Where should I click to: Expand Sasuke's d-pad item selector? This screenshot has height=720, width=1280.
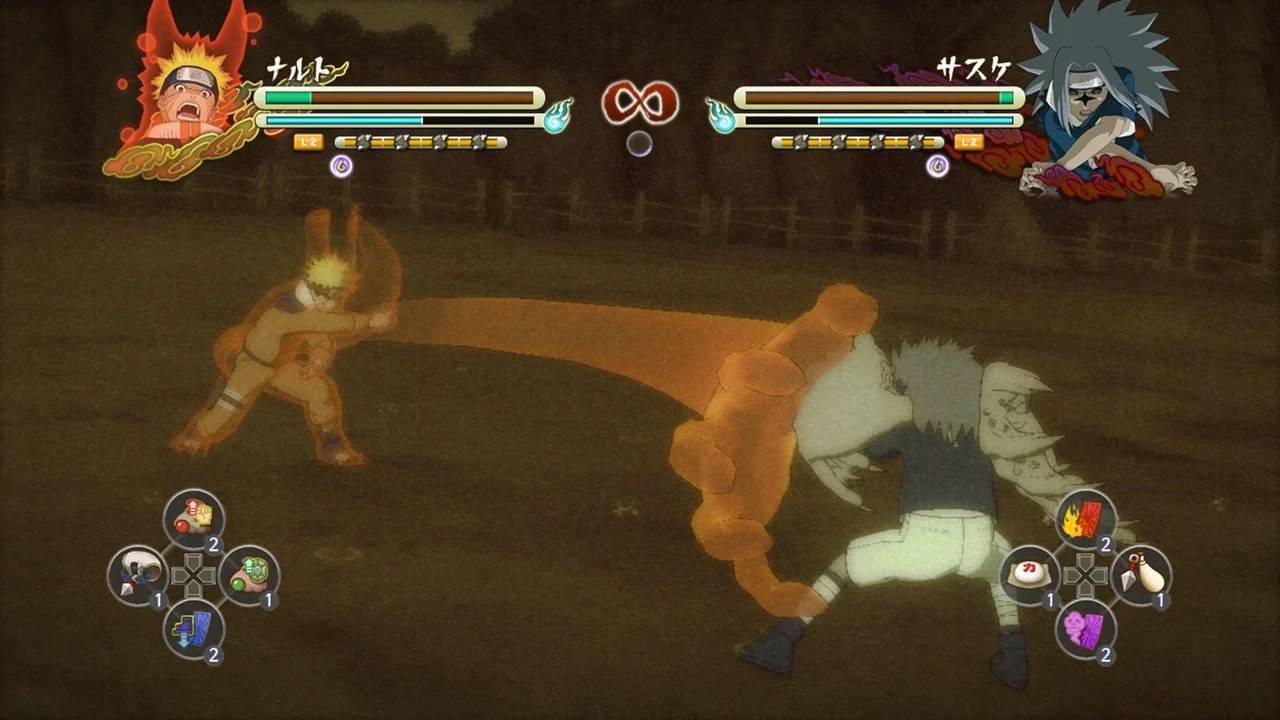(x=1086, y=575)
